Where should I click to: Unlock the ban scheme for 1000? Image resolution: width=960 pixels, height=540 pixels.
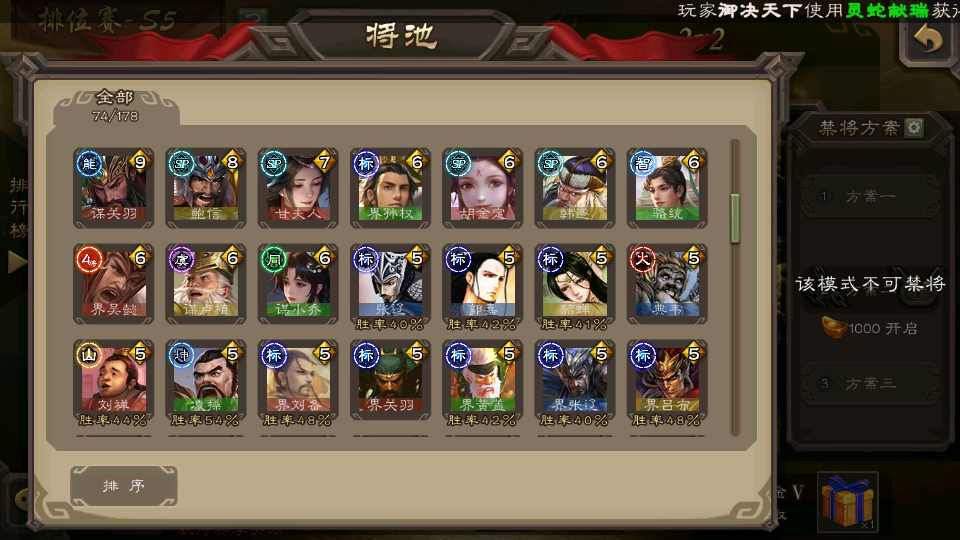pyautogui.click(x=871, y=328)
